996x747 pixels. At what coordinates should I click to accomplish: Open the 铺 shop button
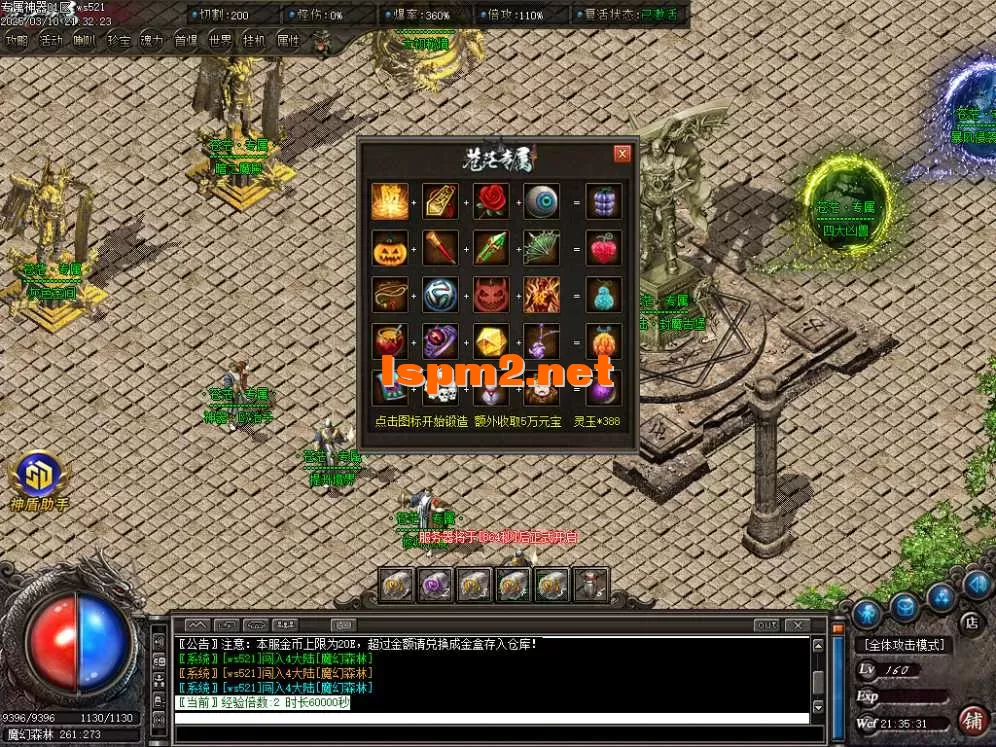tap(970, 720)
